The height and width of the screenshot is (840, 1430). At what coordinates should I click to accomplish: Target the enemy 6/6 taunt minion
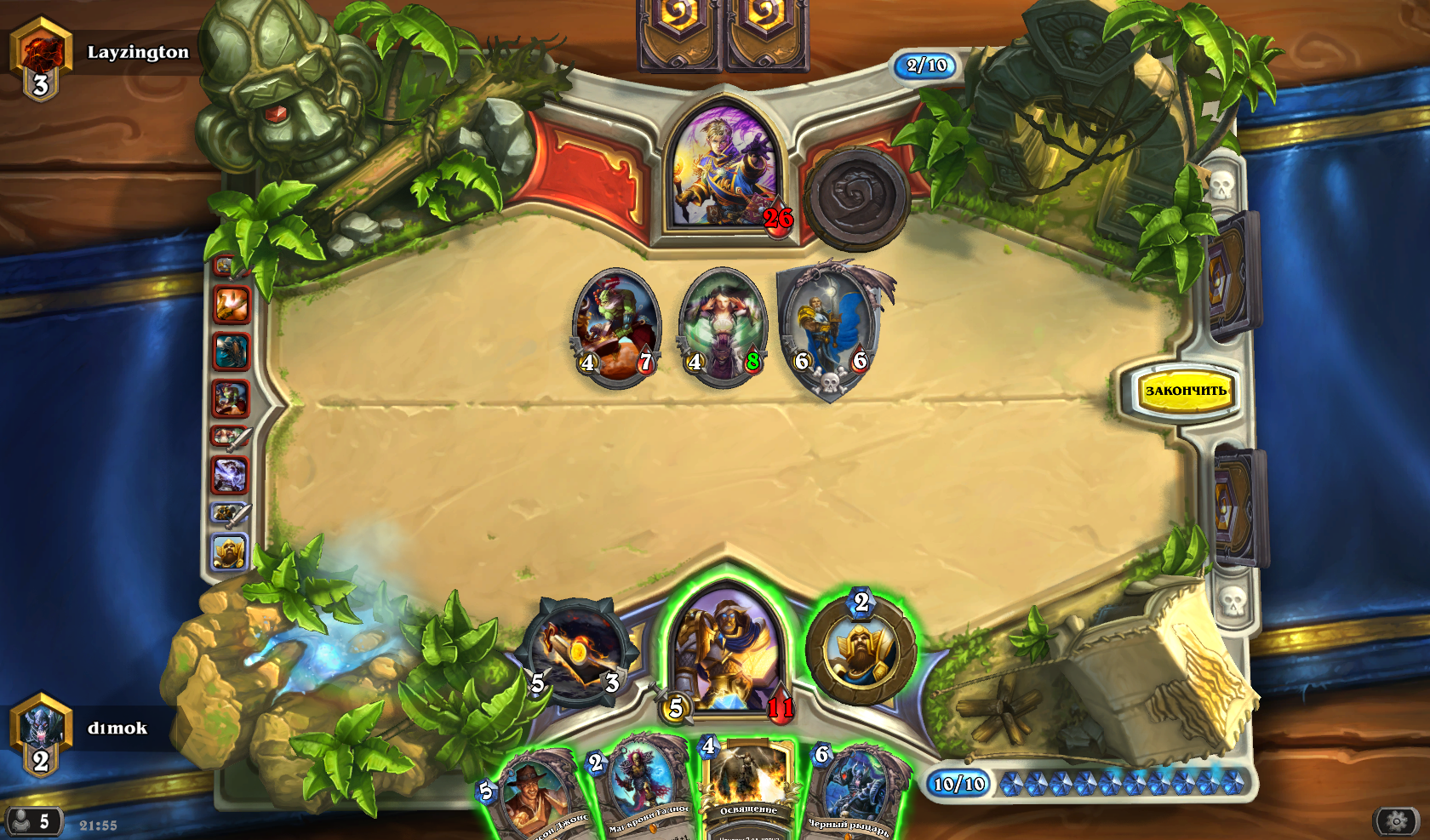831,328
